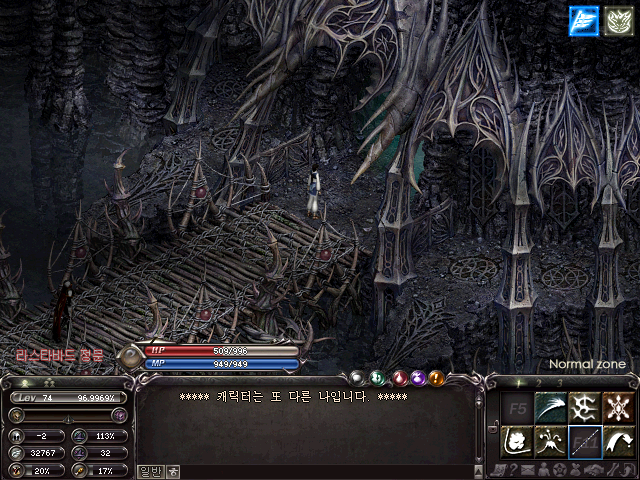This screenshot has height=480, width=640.
Task: Open the character figure window
Action: pos(543,470)
